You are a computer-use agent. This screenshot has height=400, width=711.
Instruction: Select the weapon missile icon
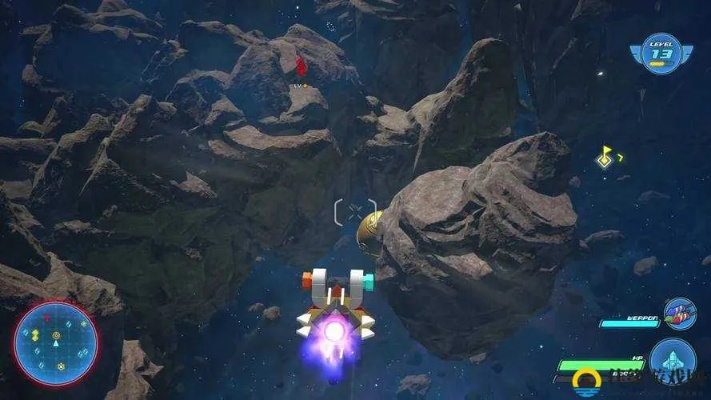(680, 312)
